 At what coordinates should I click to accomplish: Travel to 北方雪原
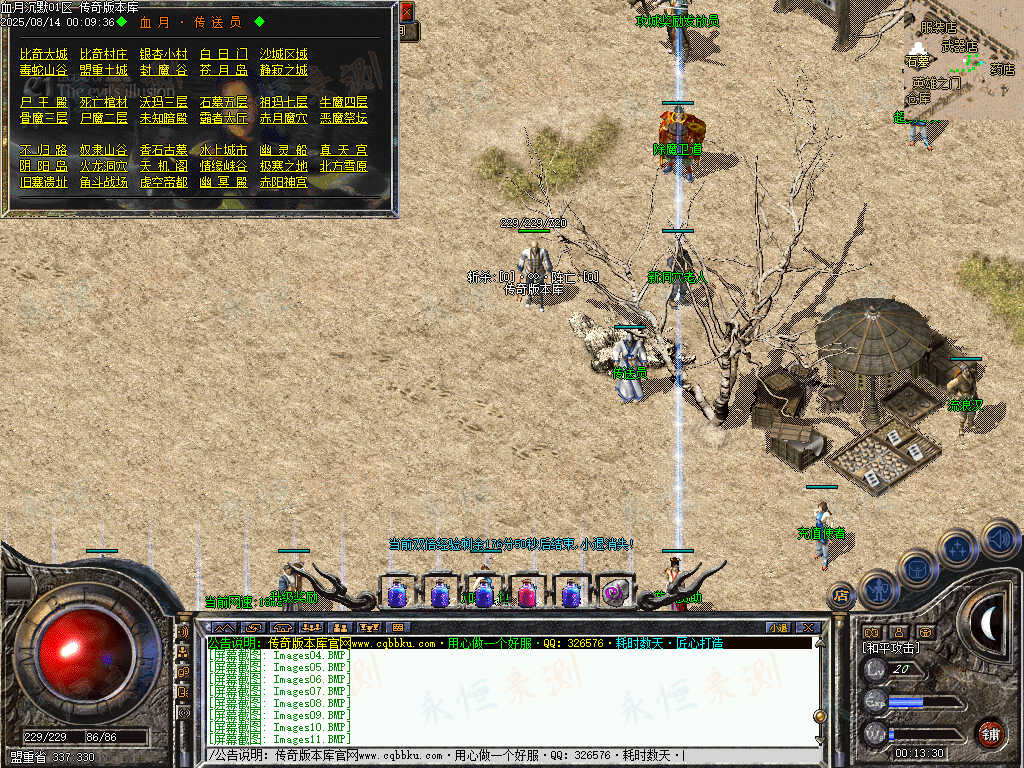(x=344, y=166)
